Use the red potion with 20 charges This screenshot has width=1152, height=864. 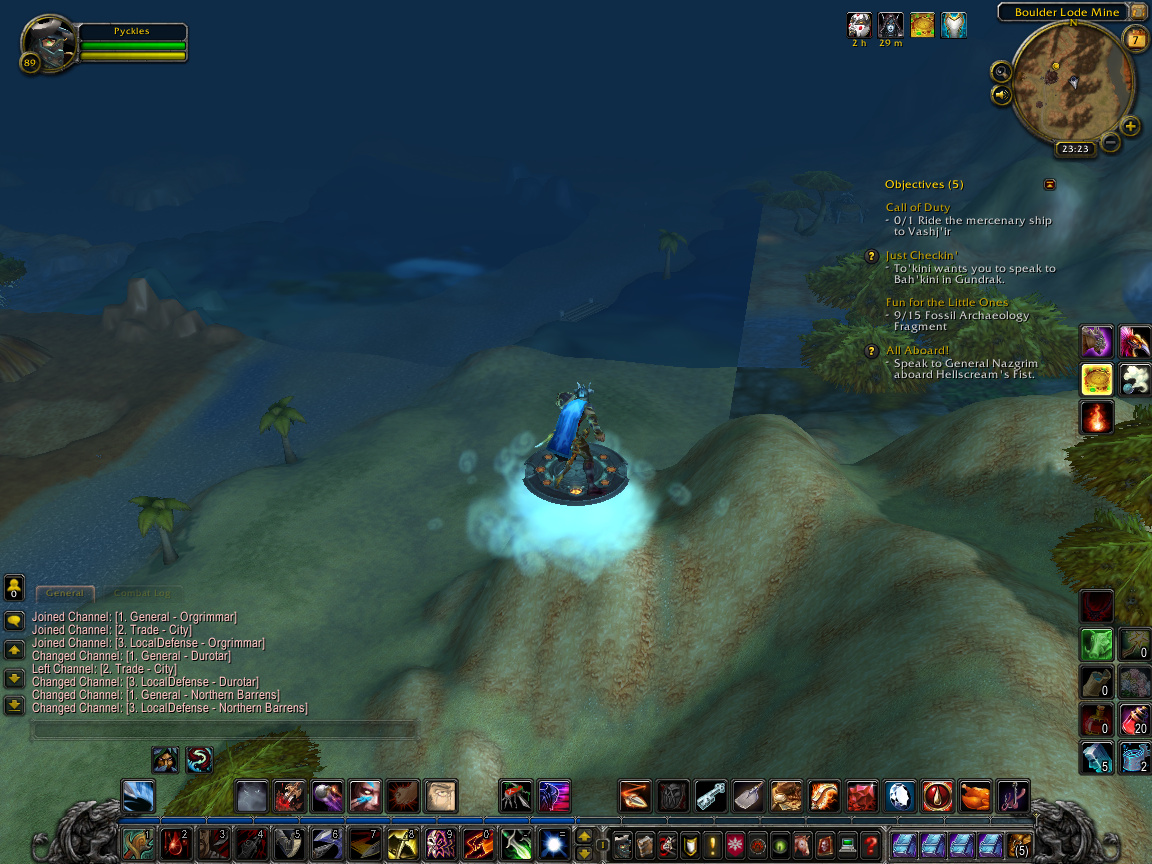pos(1134,719)
